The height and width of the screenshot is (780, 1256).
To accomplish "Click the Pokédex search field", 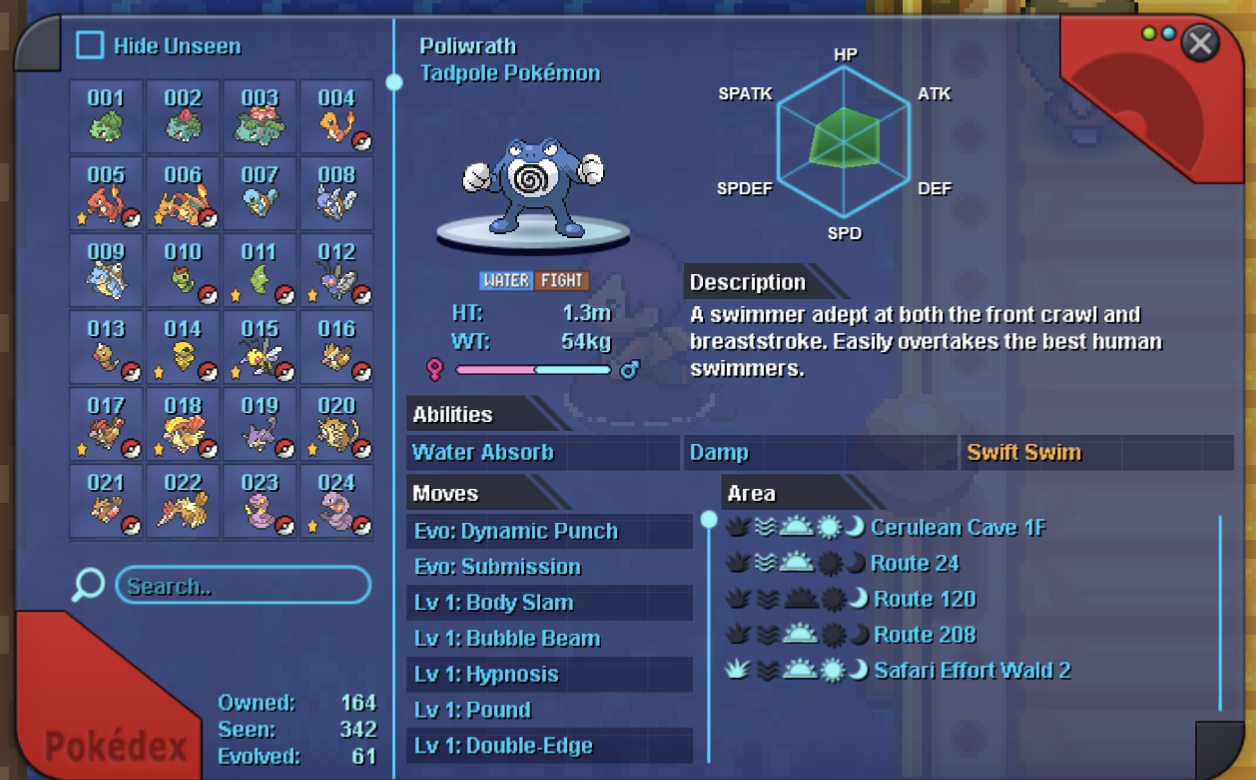I will 243,586.
